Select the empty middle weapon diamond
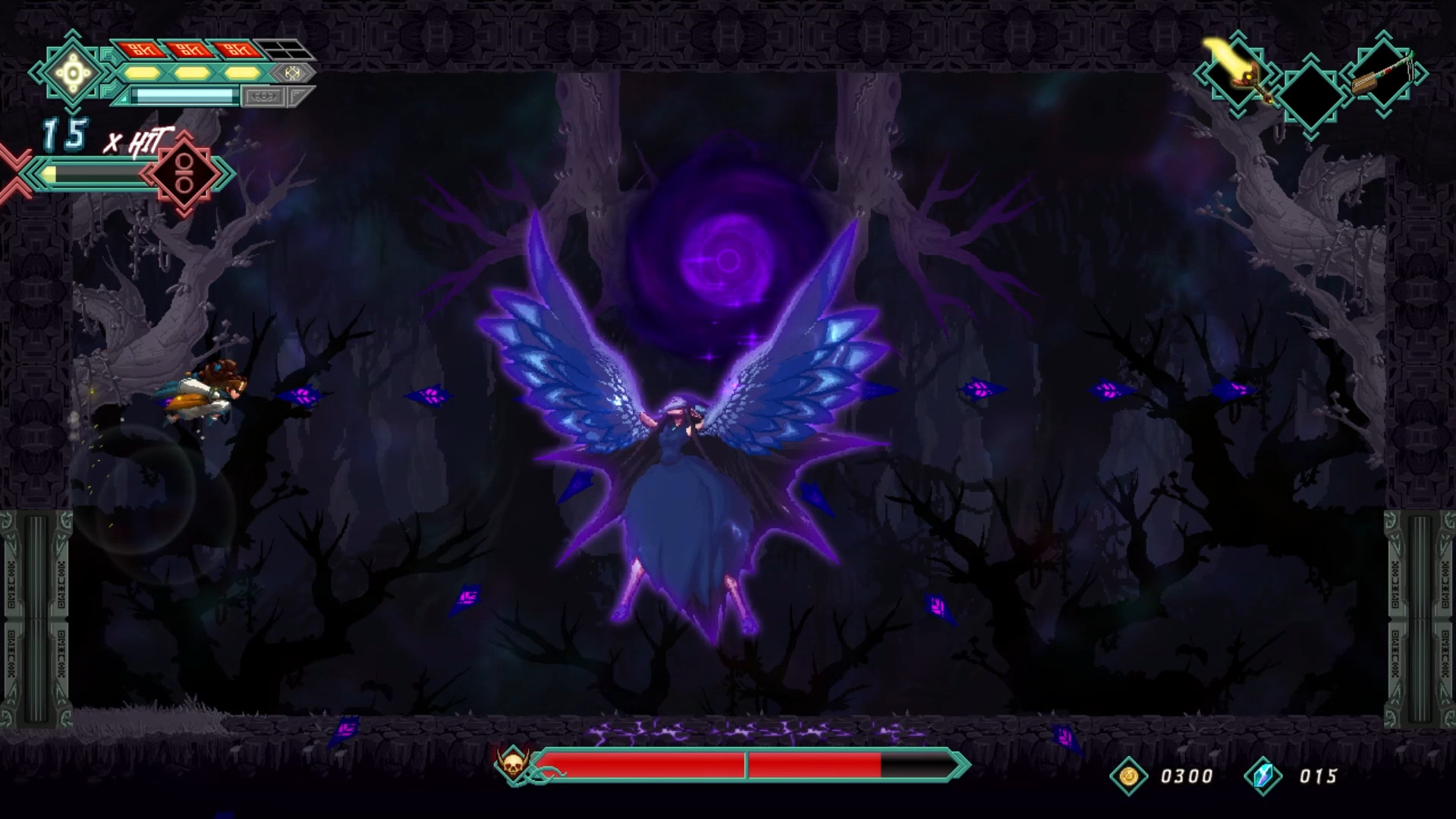 click(1310, 94)
